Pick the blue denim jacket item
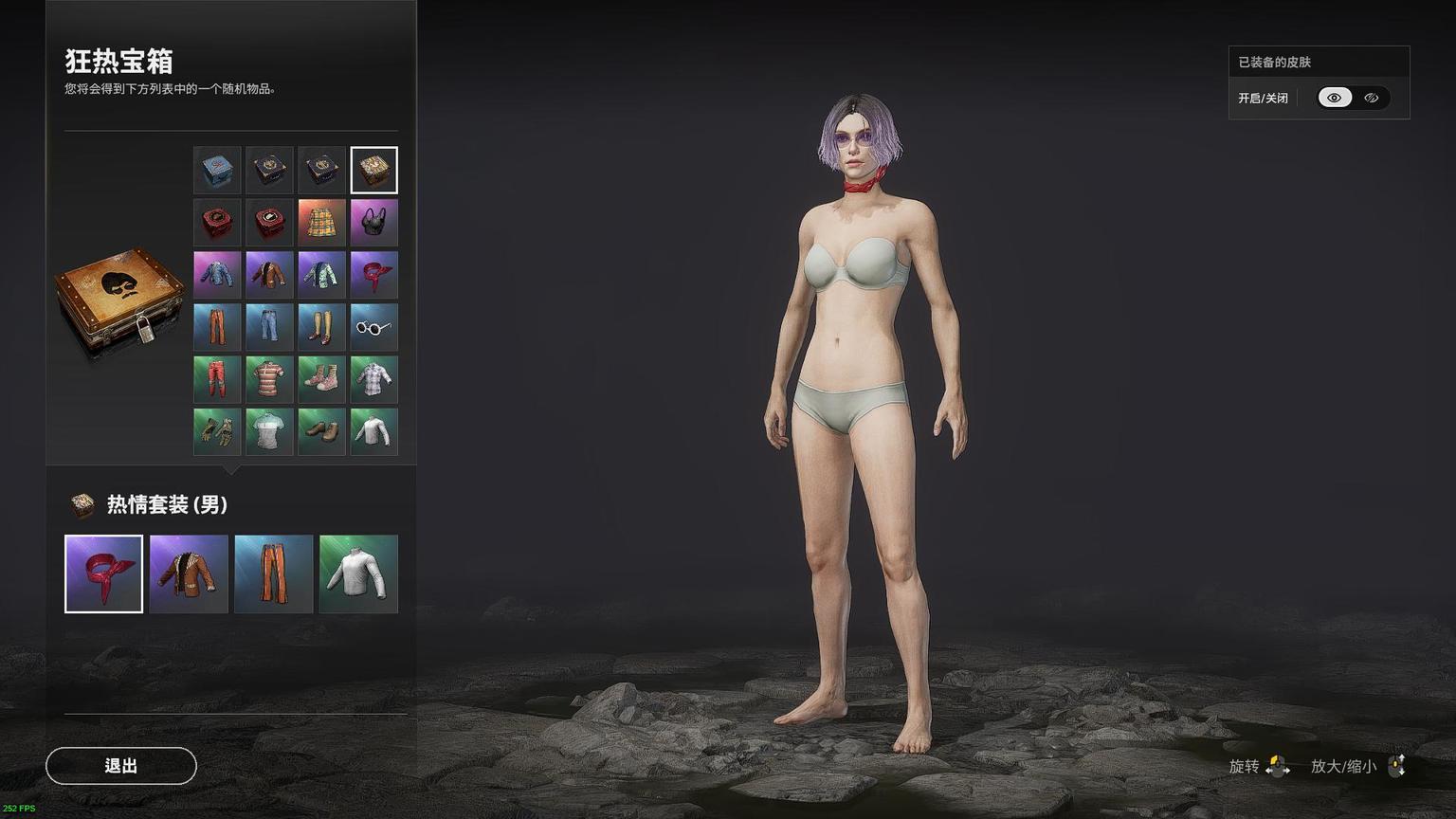The height and width of the screenshot is (819, 1456). 217,275
